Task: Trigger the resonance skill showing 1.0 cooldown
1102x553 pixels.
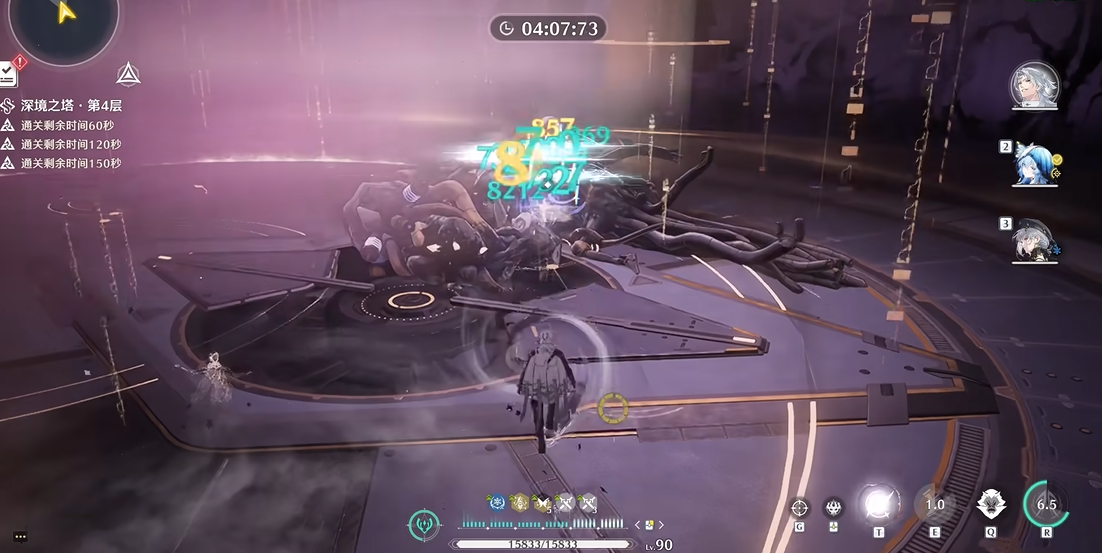Action: pyautogui.click(x=935, y=504)
